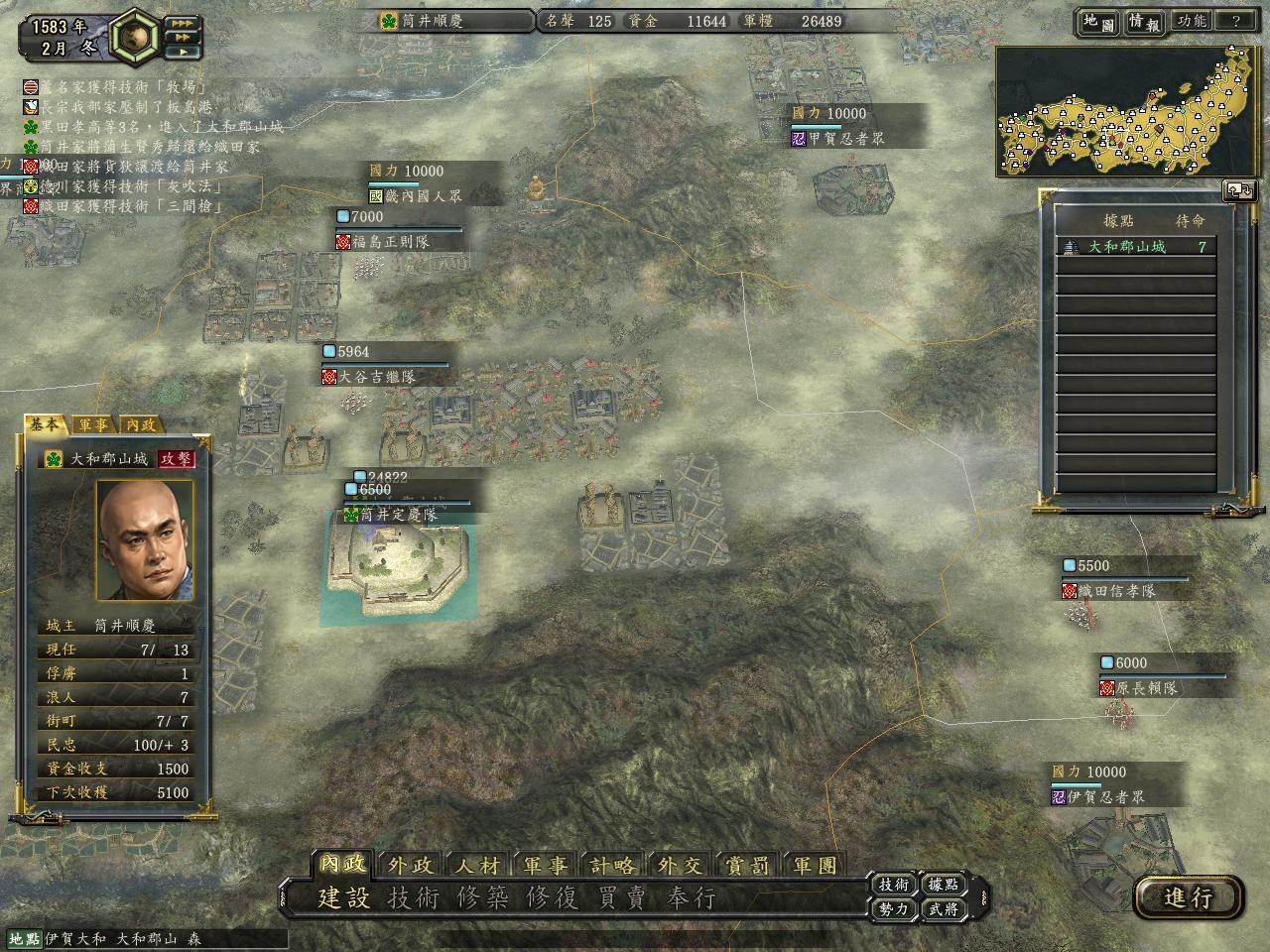Viewport: 1270px width, 952px height.
Task: Click the question mark help button
Action: (x=1235, y=21)
